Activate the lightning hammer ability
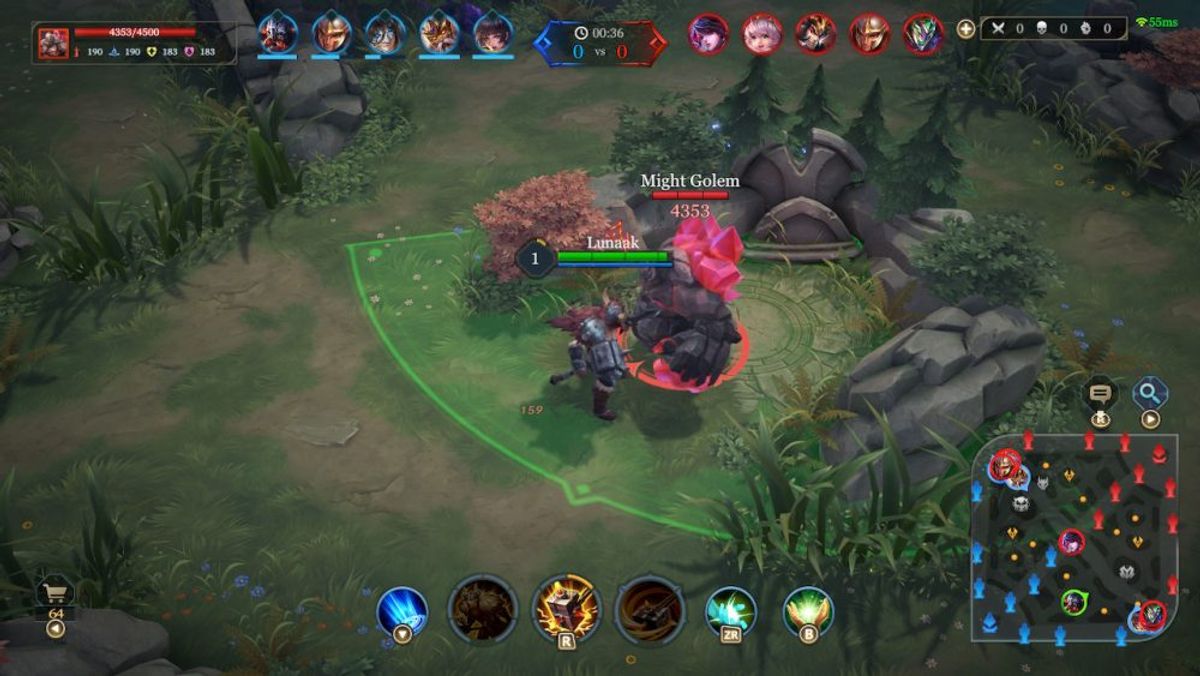 point(567,609)
